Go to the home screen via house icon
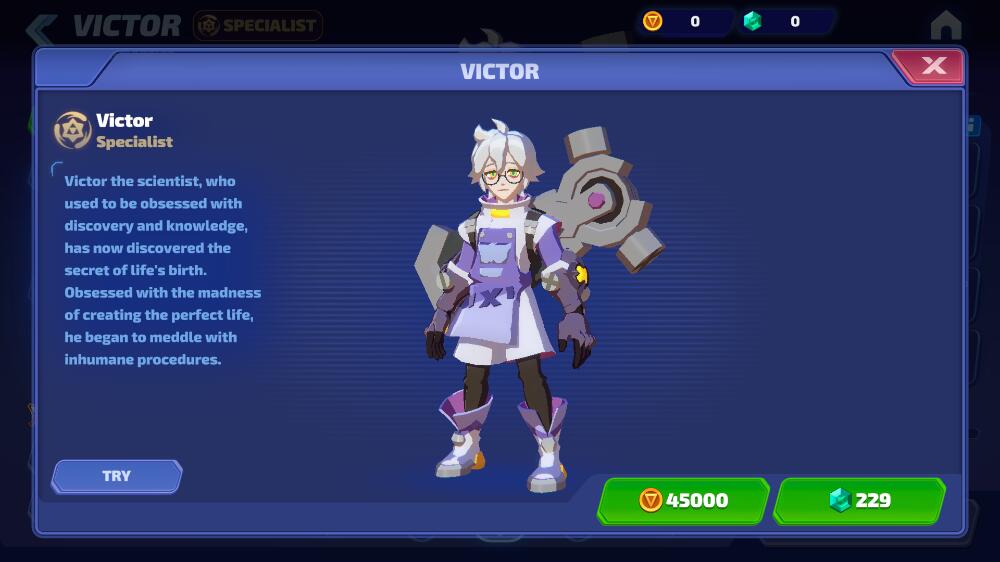Image resolution: width=1000 pixels, height=562 pixels. (x=945, y=24)
